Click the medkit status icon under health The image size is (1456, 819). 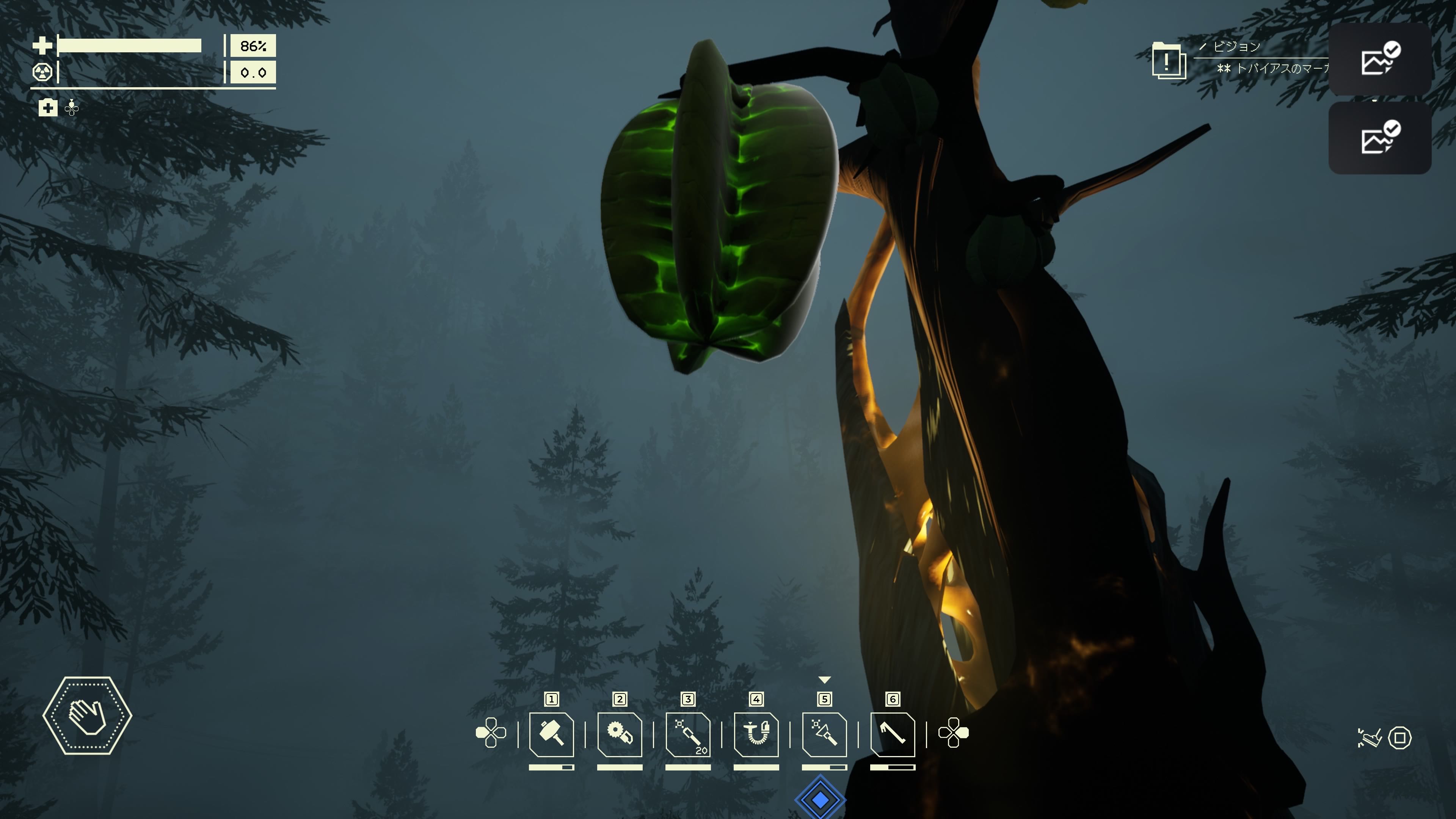pyautogui.click(x=48, y=107)
